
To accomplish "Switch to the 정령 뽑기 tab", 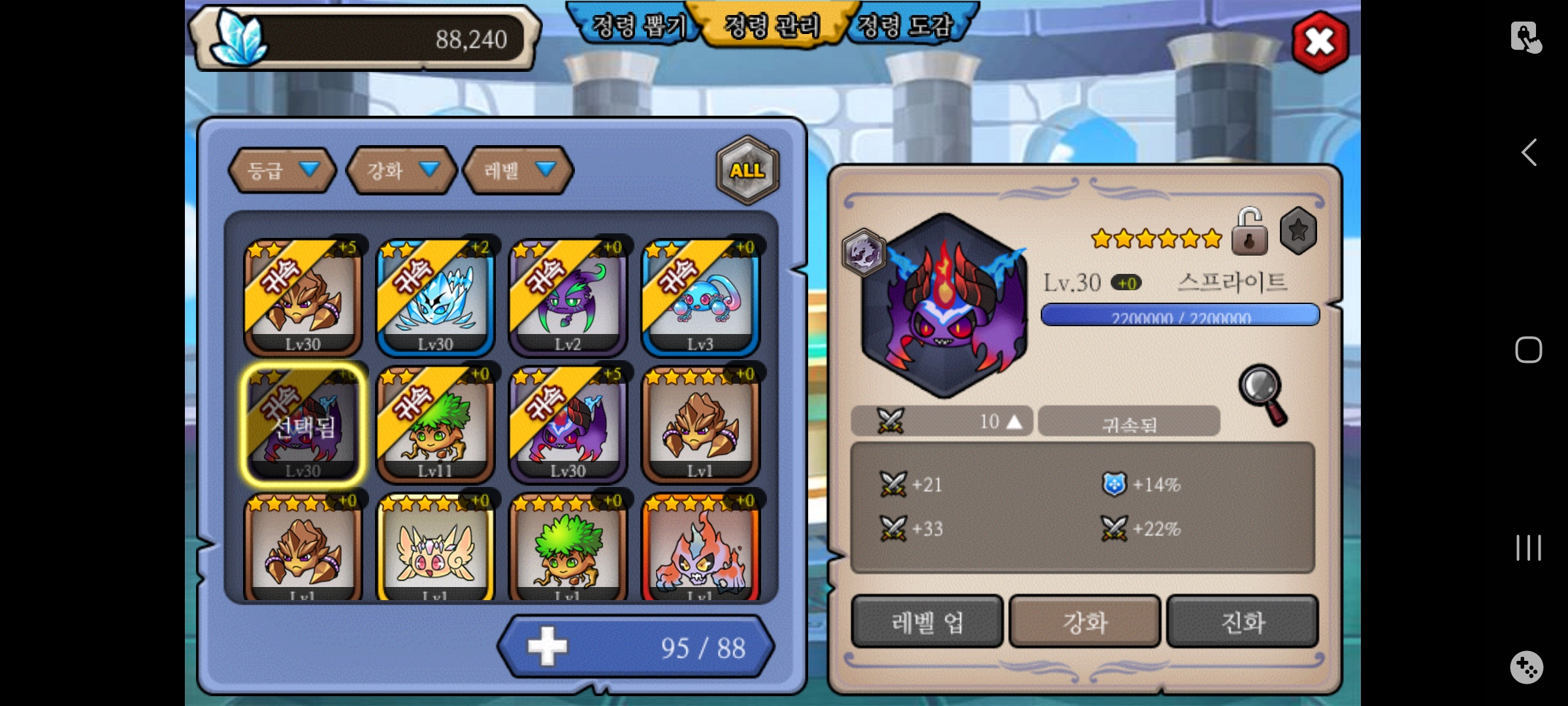I will 637,26.
